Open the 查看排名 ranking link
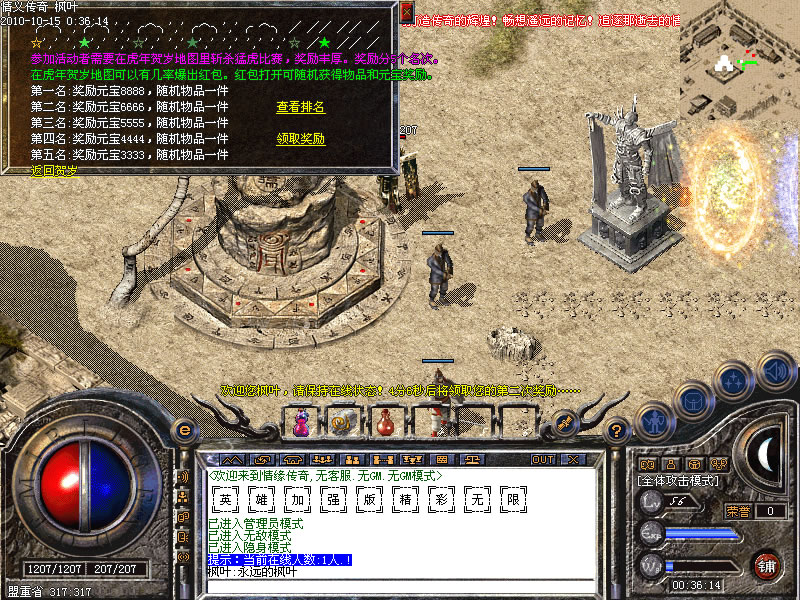 (x=300, y=107)
